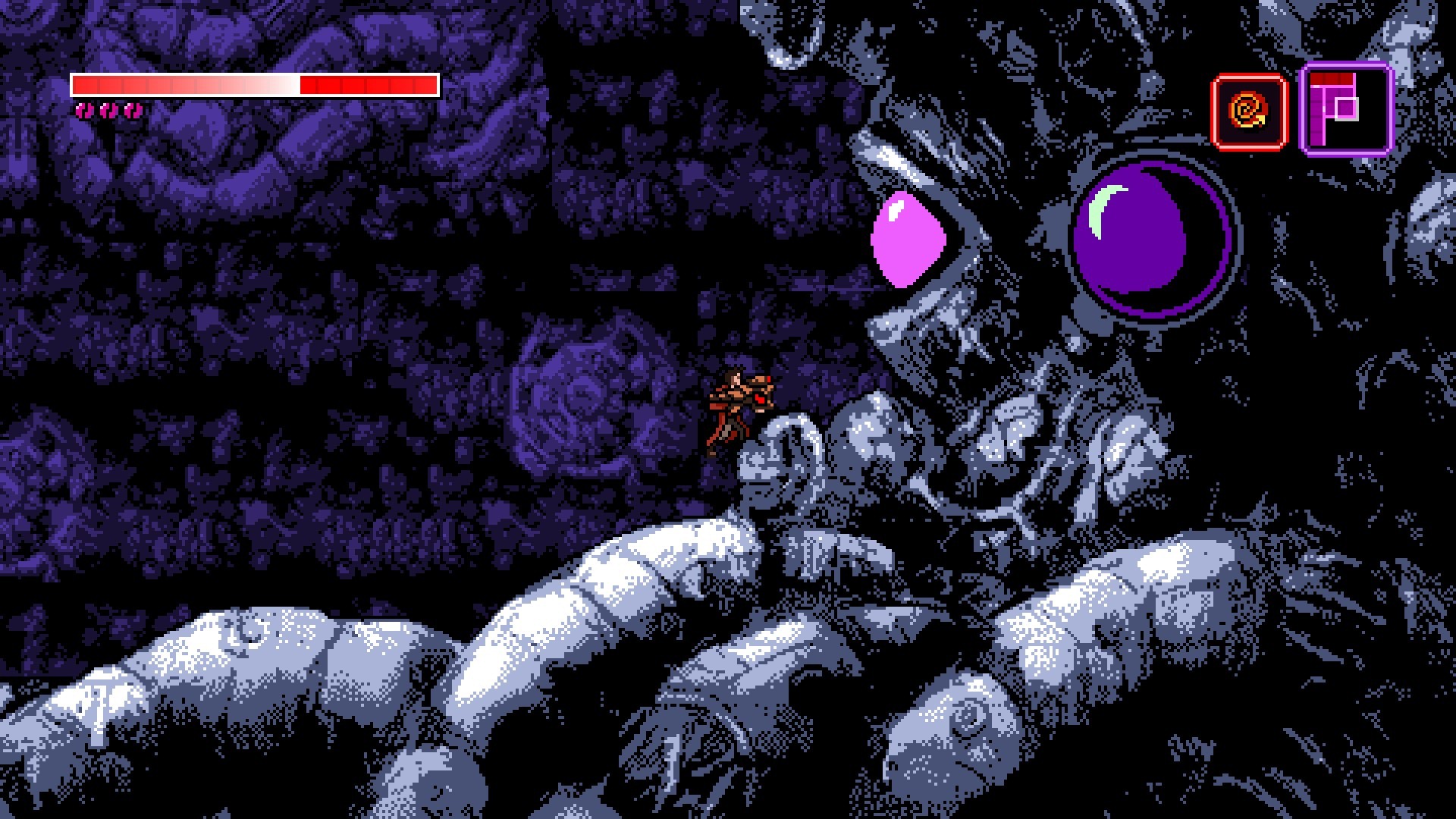This screenshot has height=819, width=1456.
Task: Click the second pink health orb
Action: 108,111
